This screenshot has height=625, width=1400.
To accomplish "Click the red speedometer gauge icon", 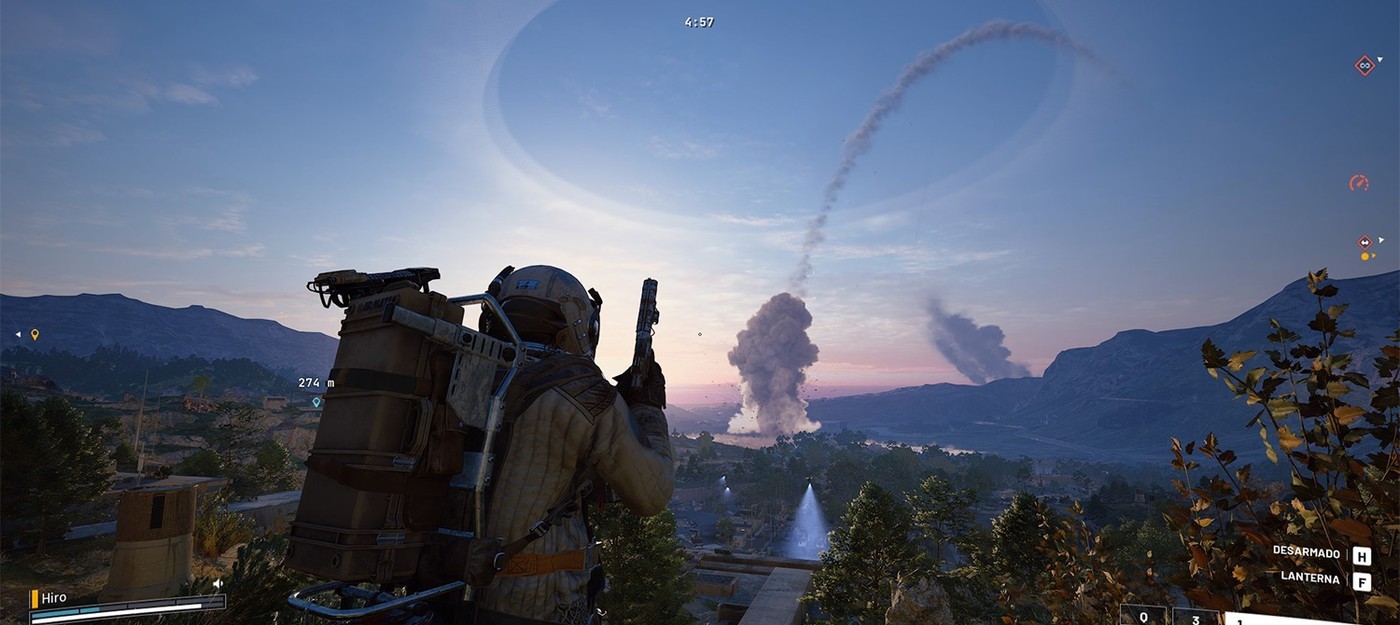I will point(1358,183).
